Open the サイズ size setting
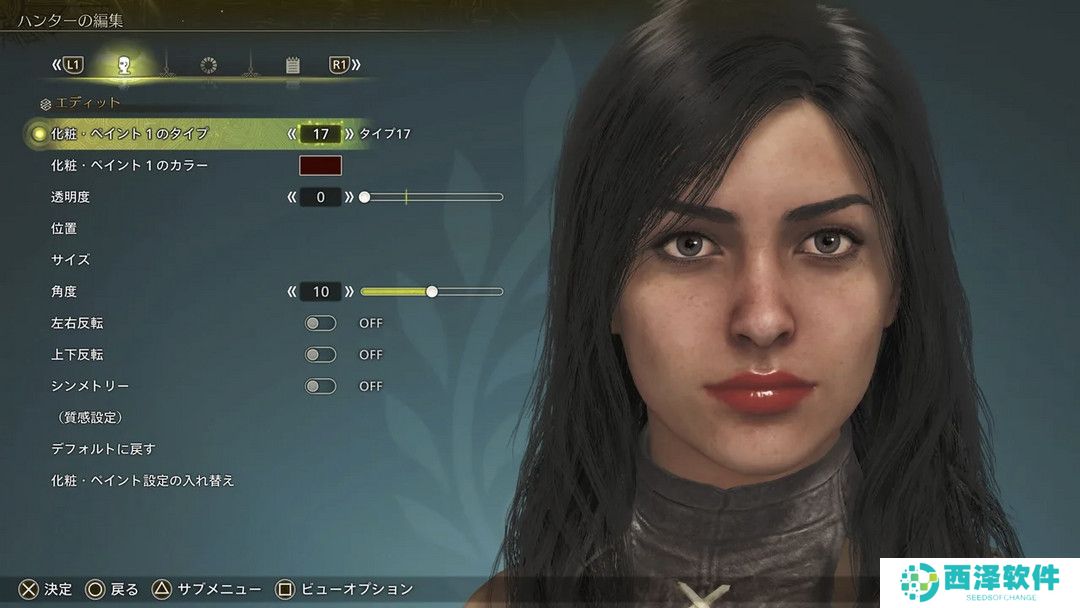This screenshot has width=1080, height=608. point(70,260)
